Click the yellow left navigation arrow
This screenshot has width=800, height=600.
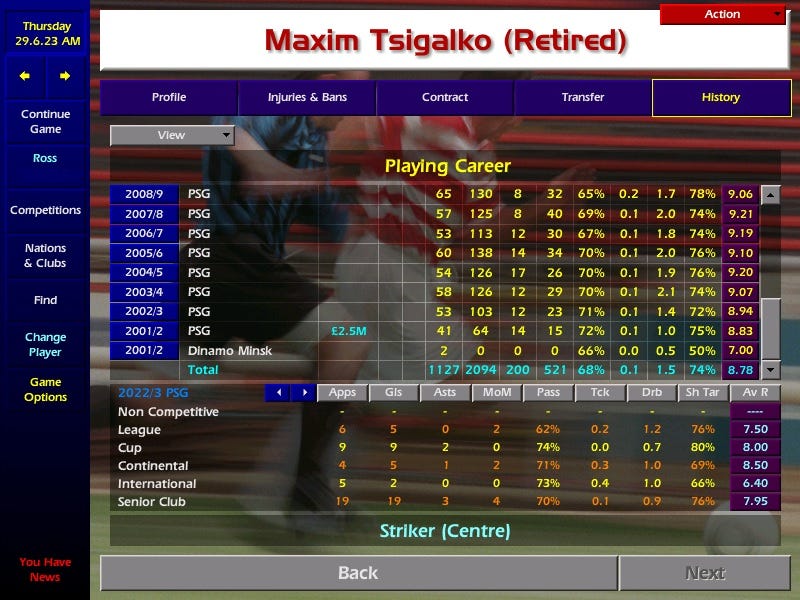point(25,76)
